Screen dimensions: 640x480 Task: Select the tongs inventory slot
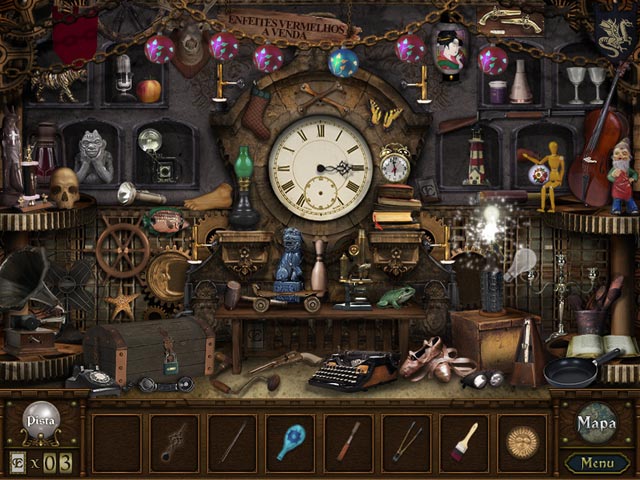point(406,442)
